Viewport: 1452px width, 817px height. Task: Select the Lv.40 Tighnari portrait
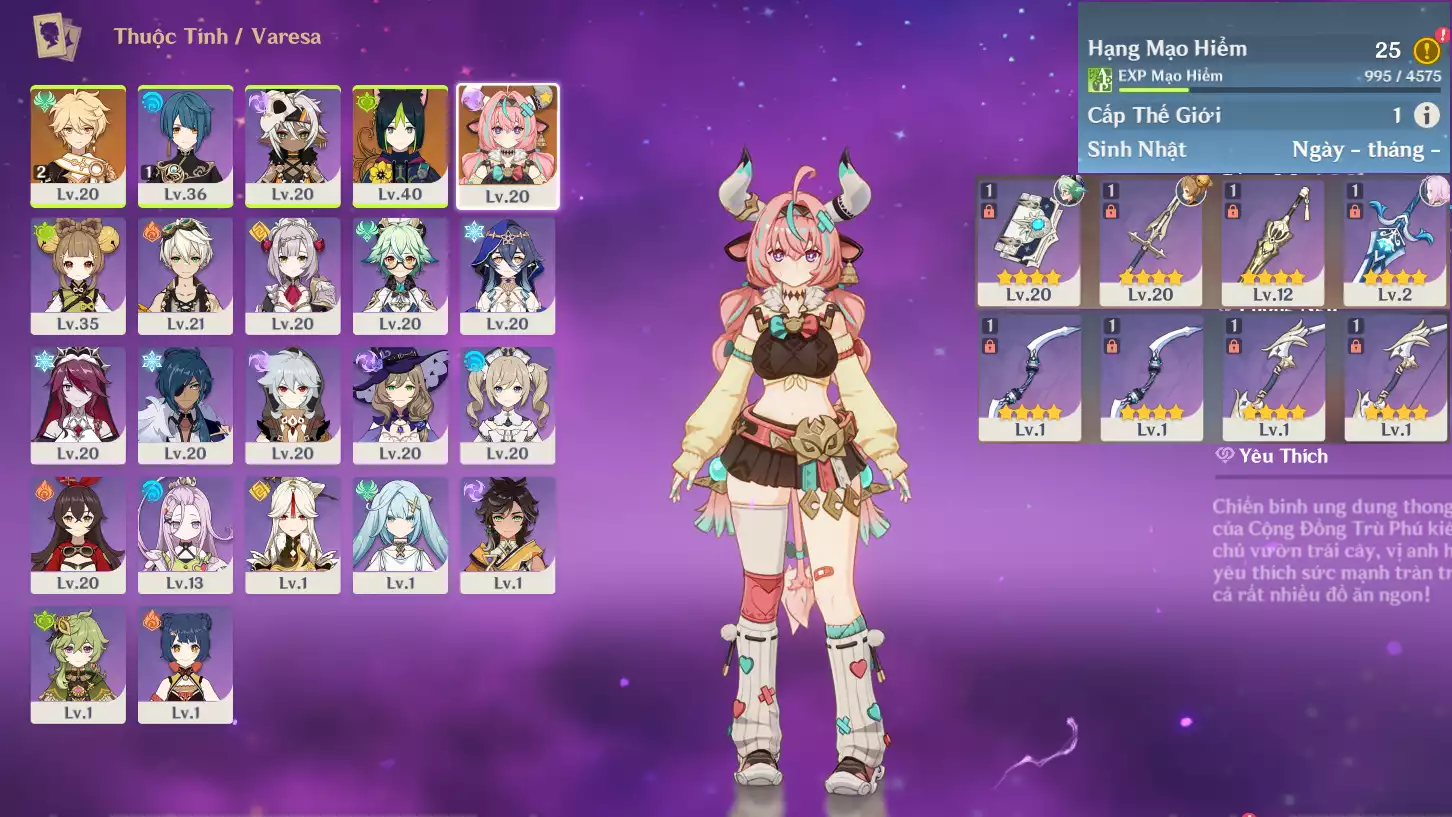[x=400, y=146]
